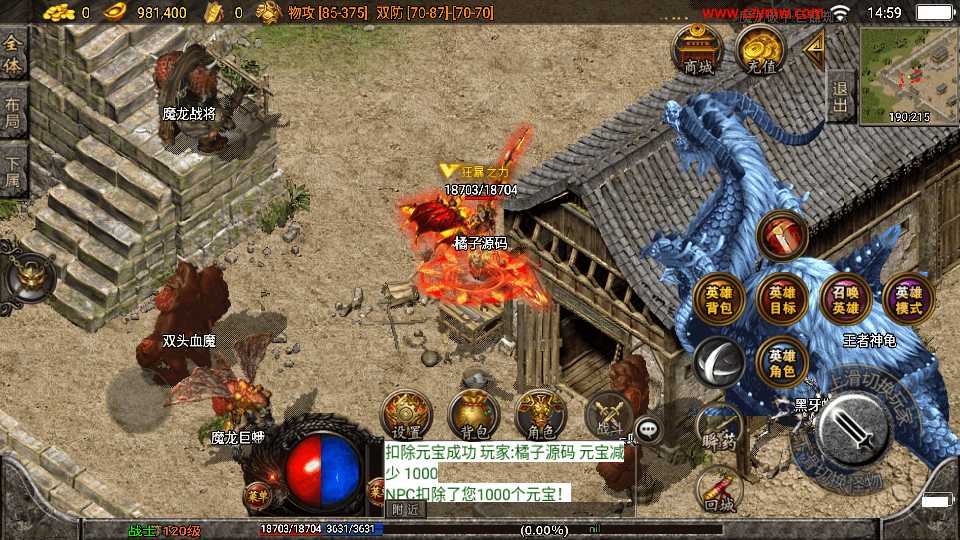Open the chat speech-bubble button
The image size is (960, 540).
pyautogui.click(x=650, y=430)
